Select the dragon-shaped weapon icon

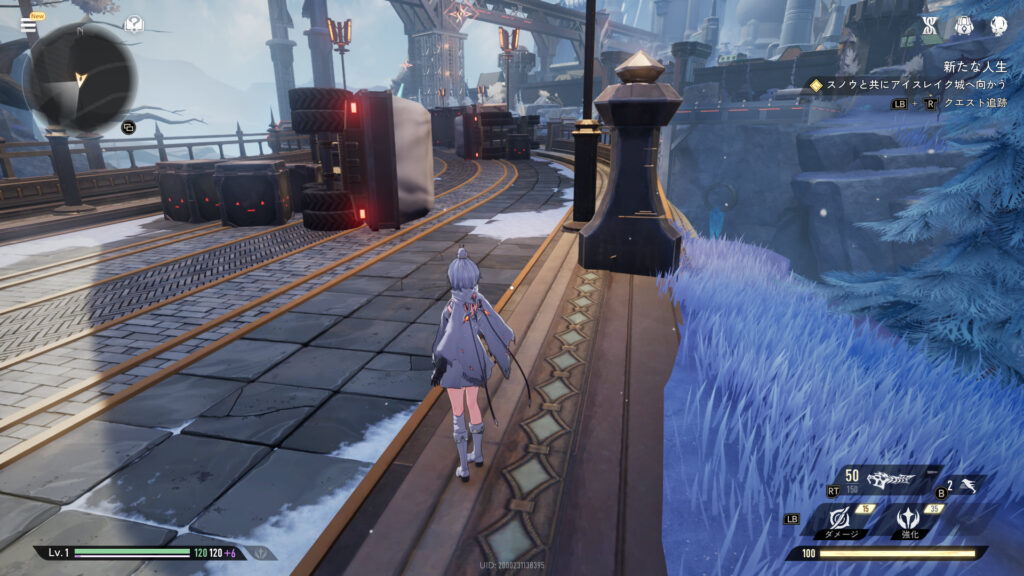tap(890, 480)
